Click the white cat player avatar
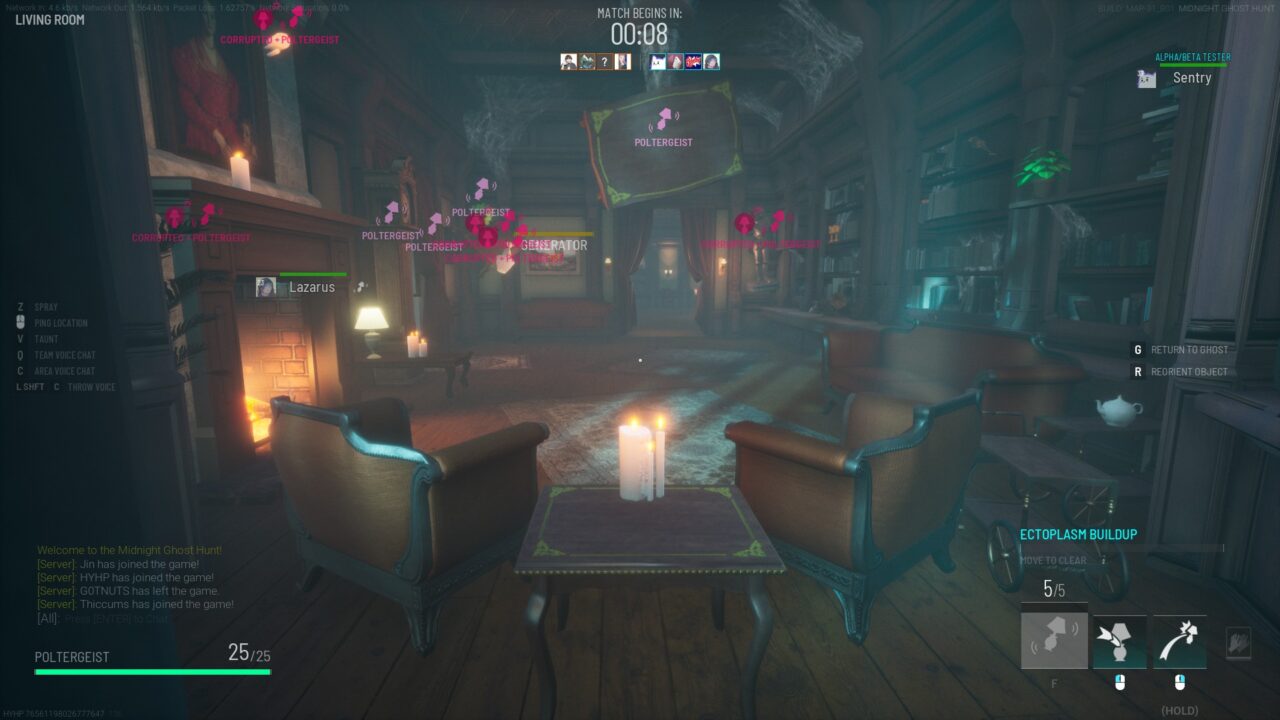The height and width of the screenshot is (720, 1280). click(658, 62)
